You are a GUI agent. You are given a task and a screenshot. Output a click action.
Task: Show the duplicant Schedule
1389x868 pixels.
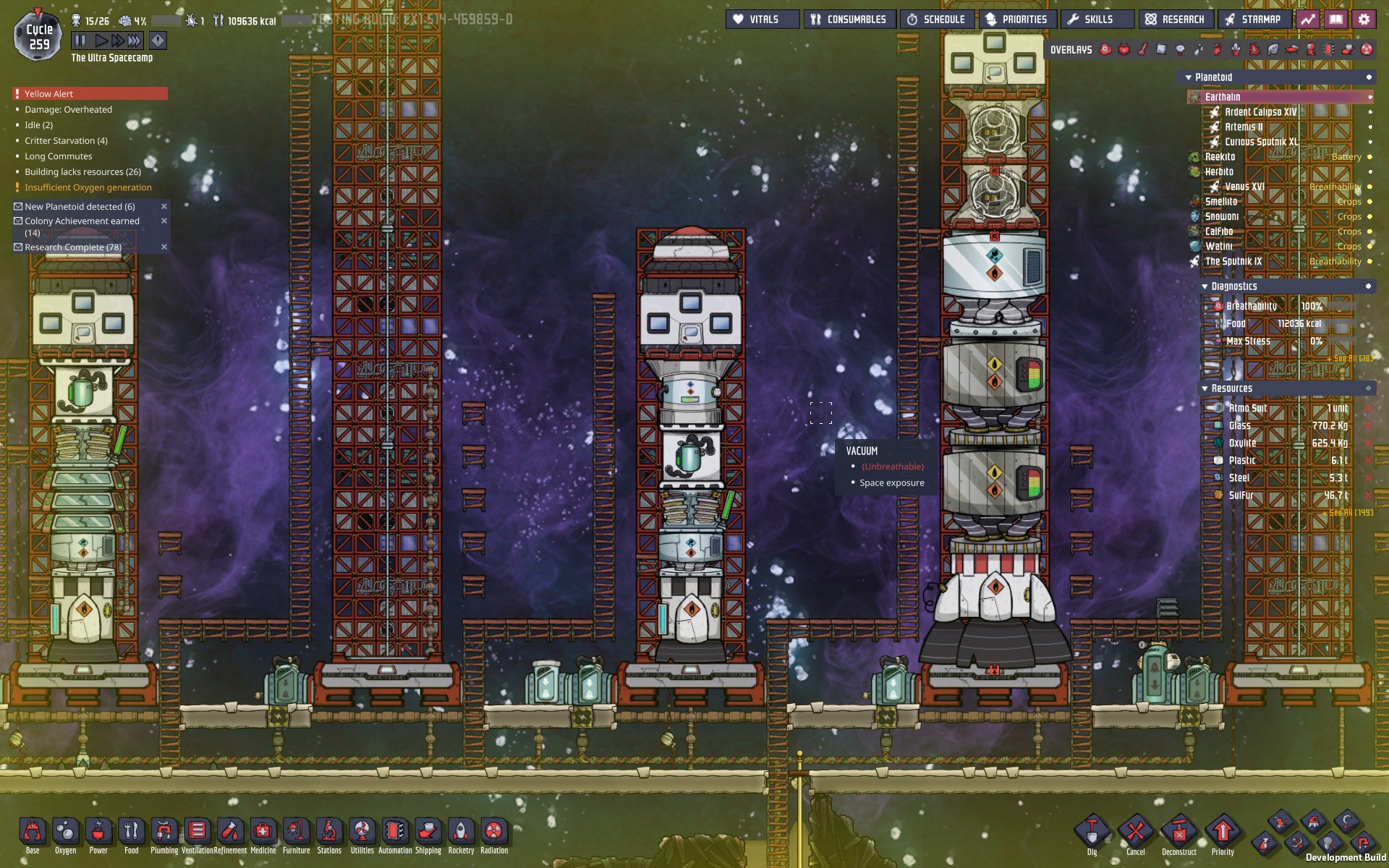point(937,20)
